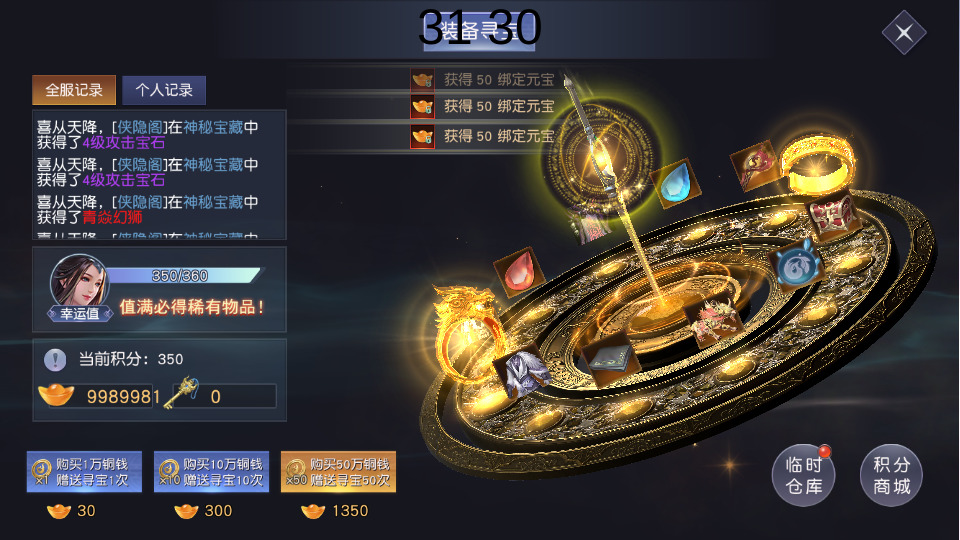
Task: Switch to the 全服记录 tab
Action: click(x=74, y=90)
